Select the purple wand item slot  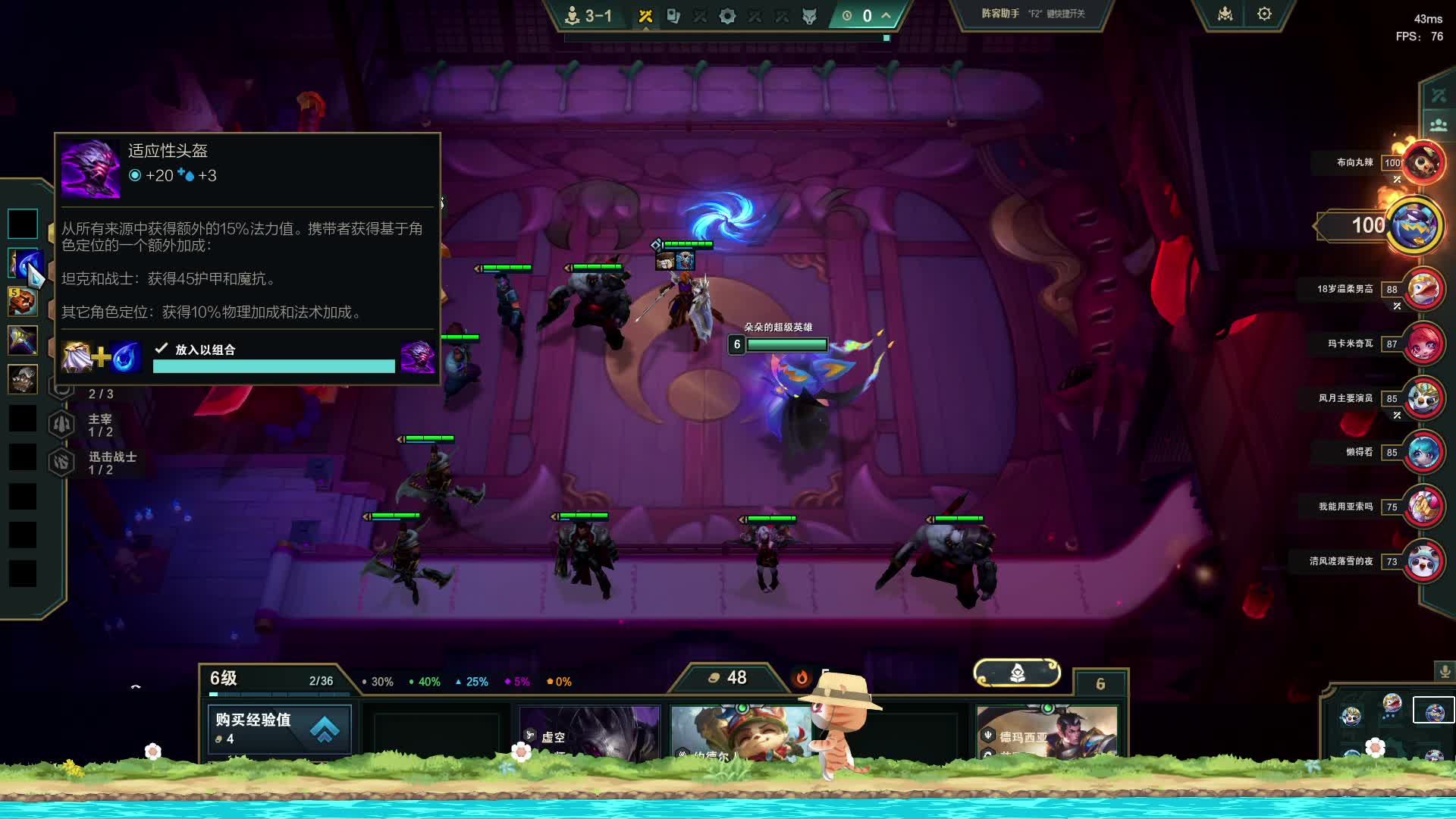tap(23, 340)
